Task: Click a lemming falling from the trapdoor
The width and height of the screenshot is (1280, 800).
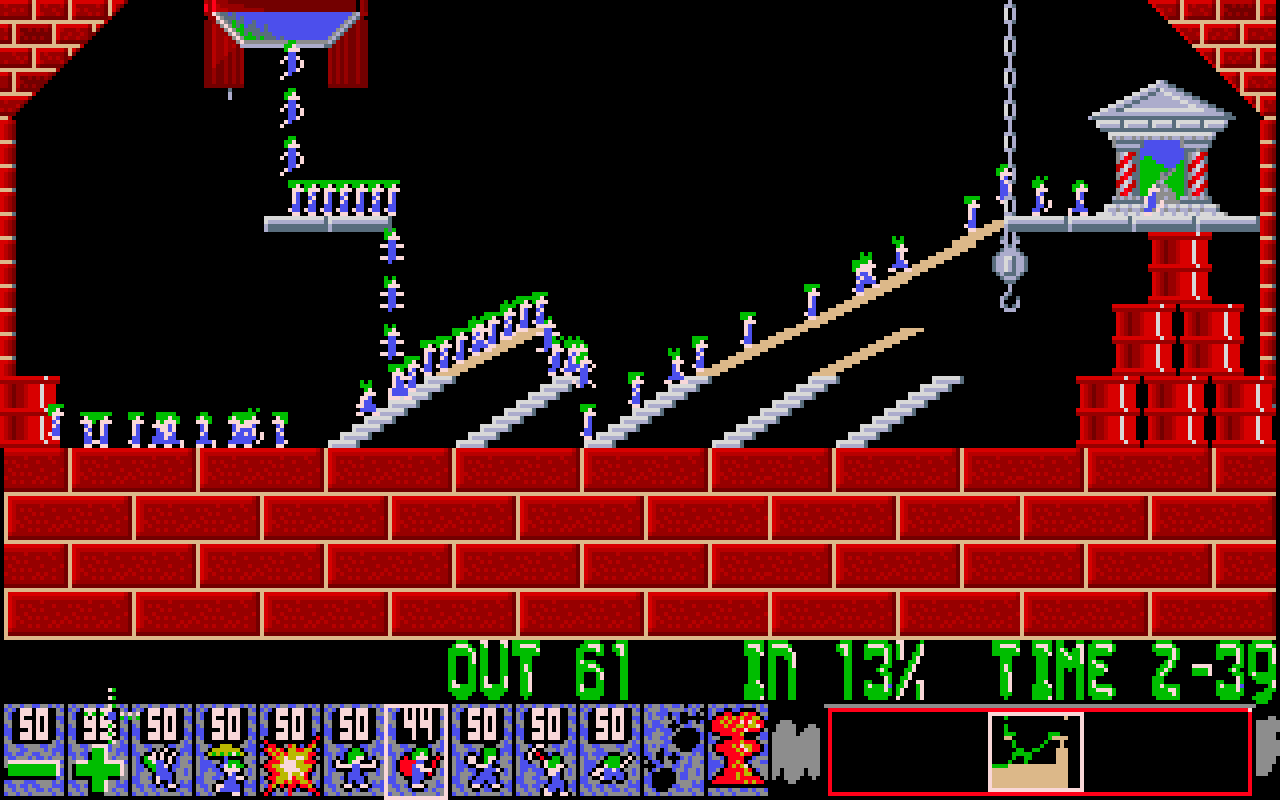Action: click(x=290, y=110)
